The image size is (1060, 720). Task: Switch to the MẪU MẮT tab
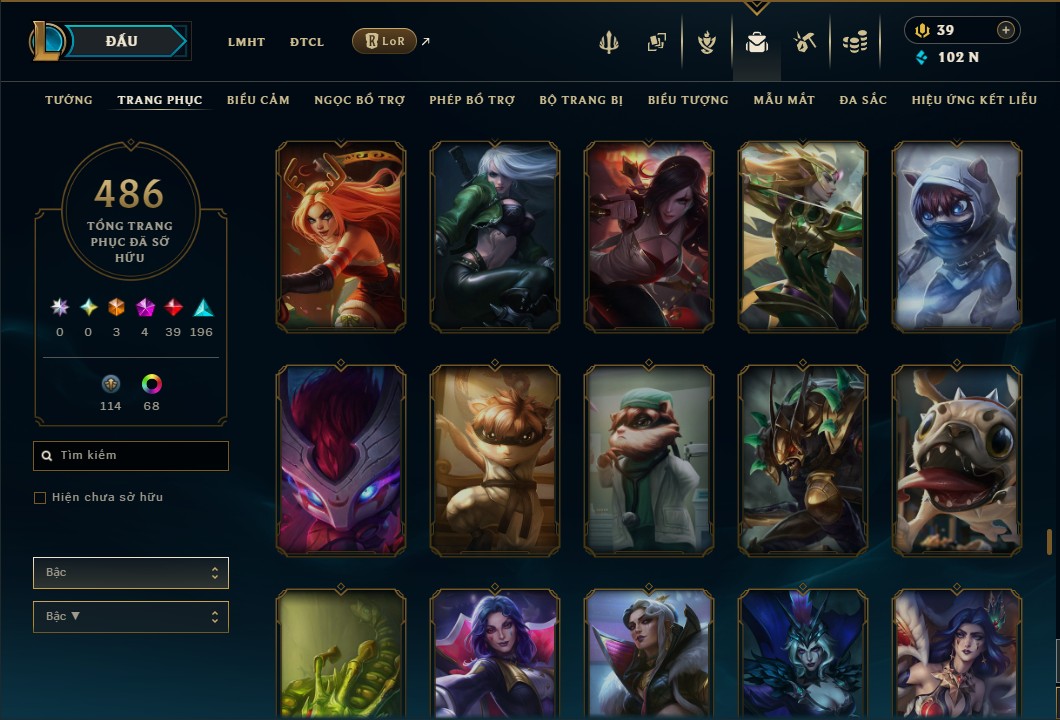pos(784,100)
